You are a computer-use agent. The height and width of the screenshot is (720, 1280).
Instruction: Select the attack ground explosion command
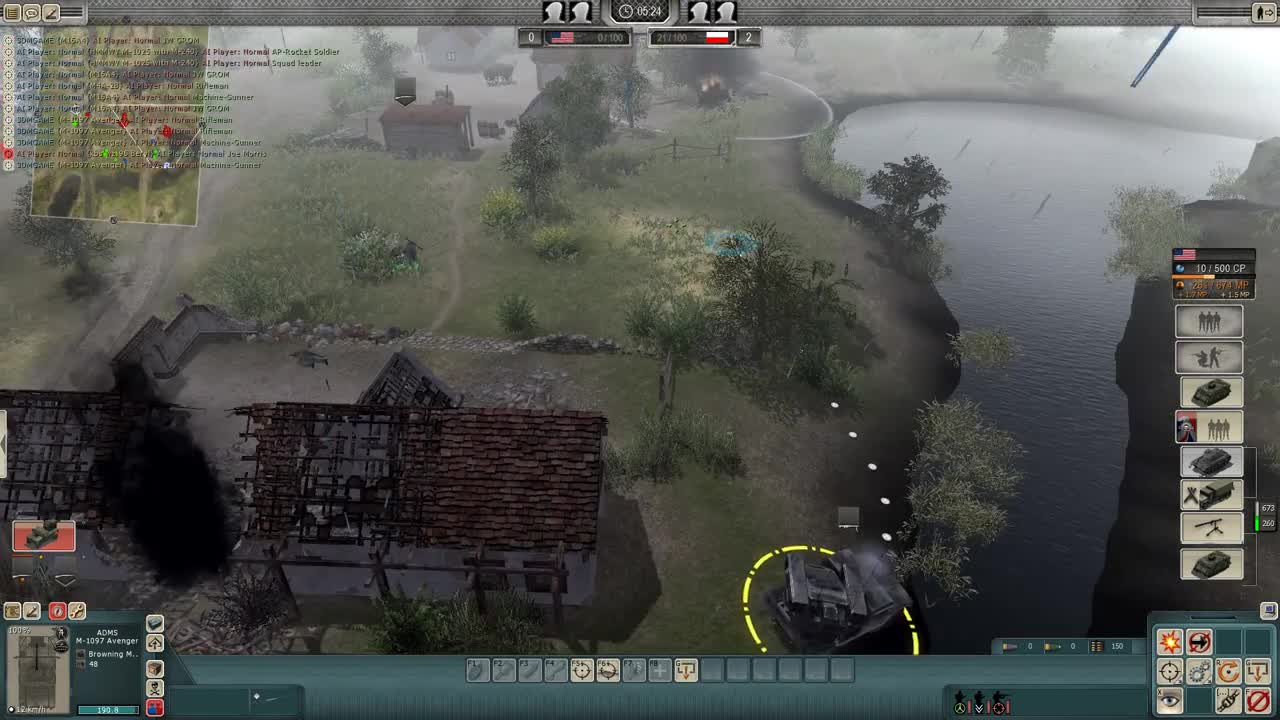(x=1170, y=642)
